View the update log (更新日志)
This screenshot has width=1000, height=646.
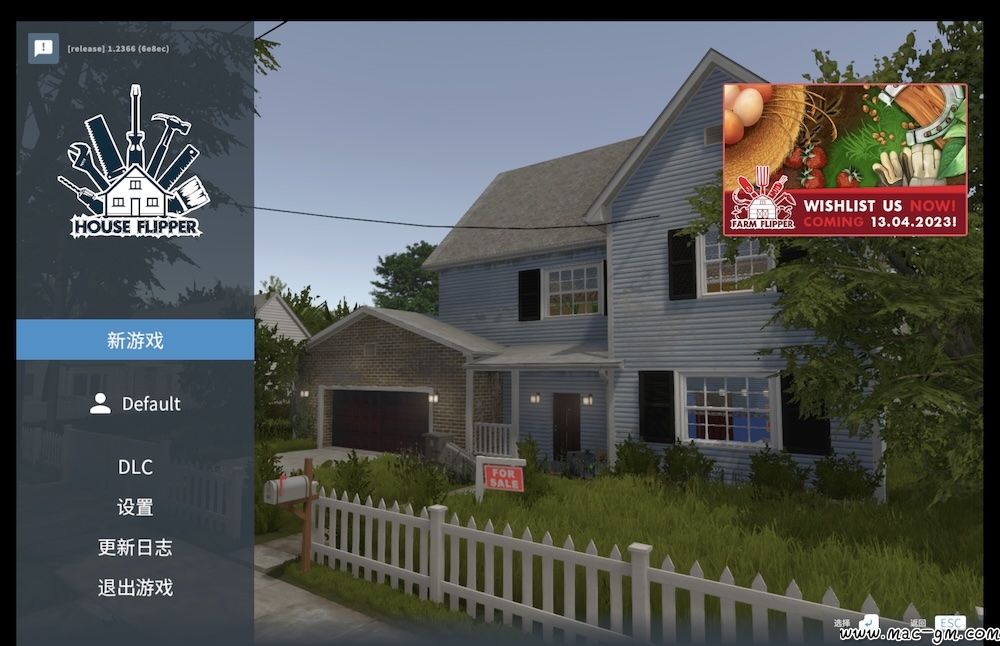(135, 547)
